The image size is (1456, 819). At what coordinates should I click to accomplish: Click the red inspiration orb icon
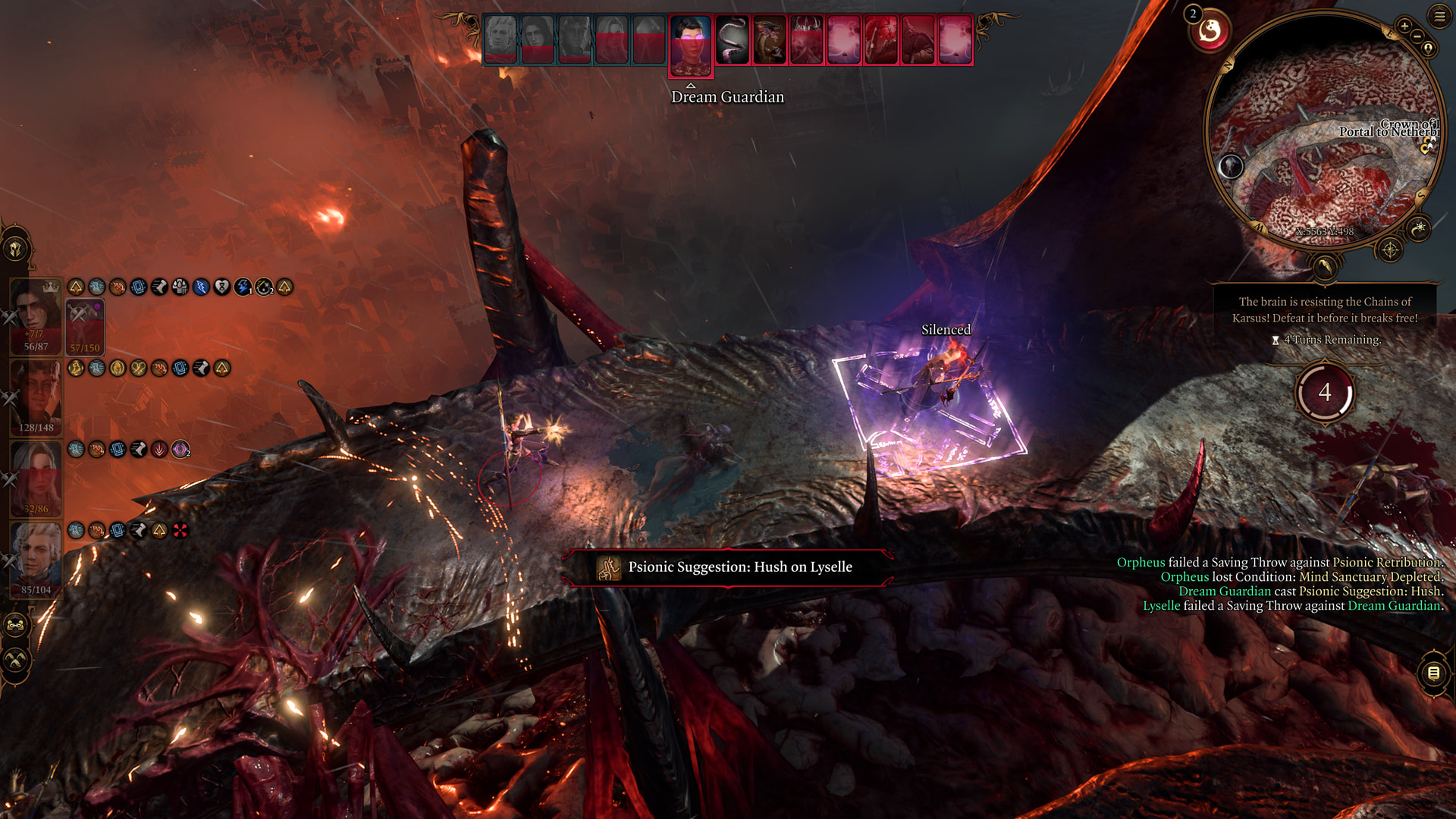(x=1210, y=32)
